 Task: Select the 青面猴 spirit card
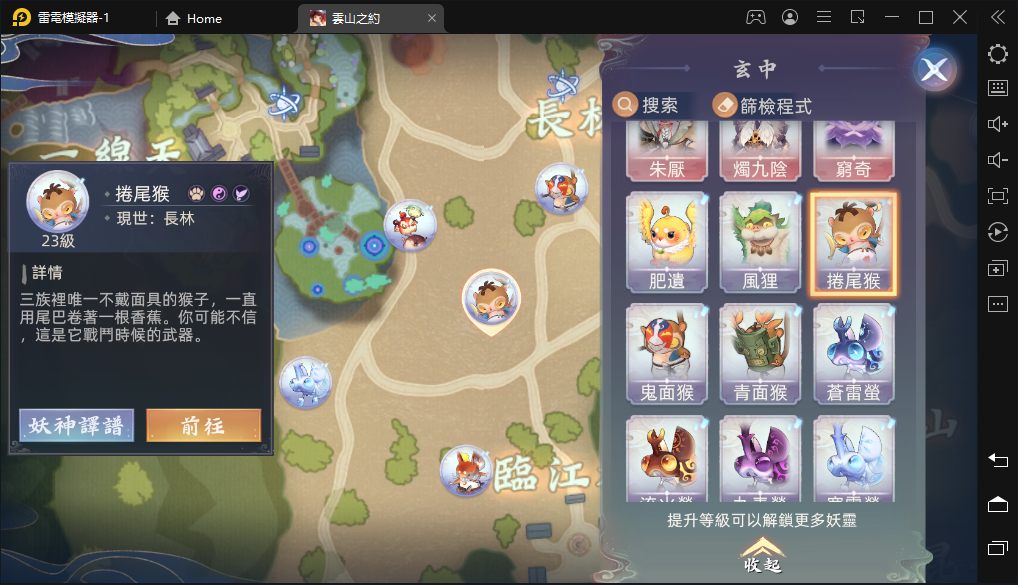click(x=761, y=354)
